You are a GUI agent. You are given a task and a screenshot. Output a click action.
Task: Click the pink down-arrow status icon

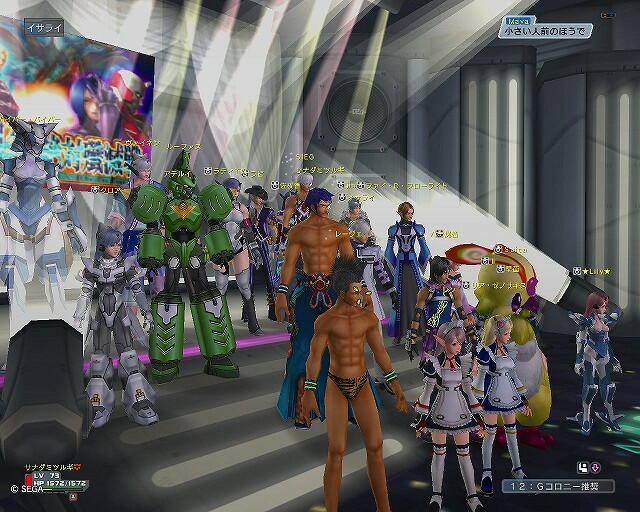click(595, 467)
